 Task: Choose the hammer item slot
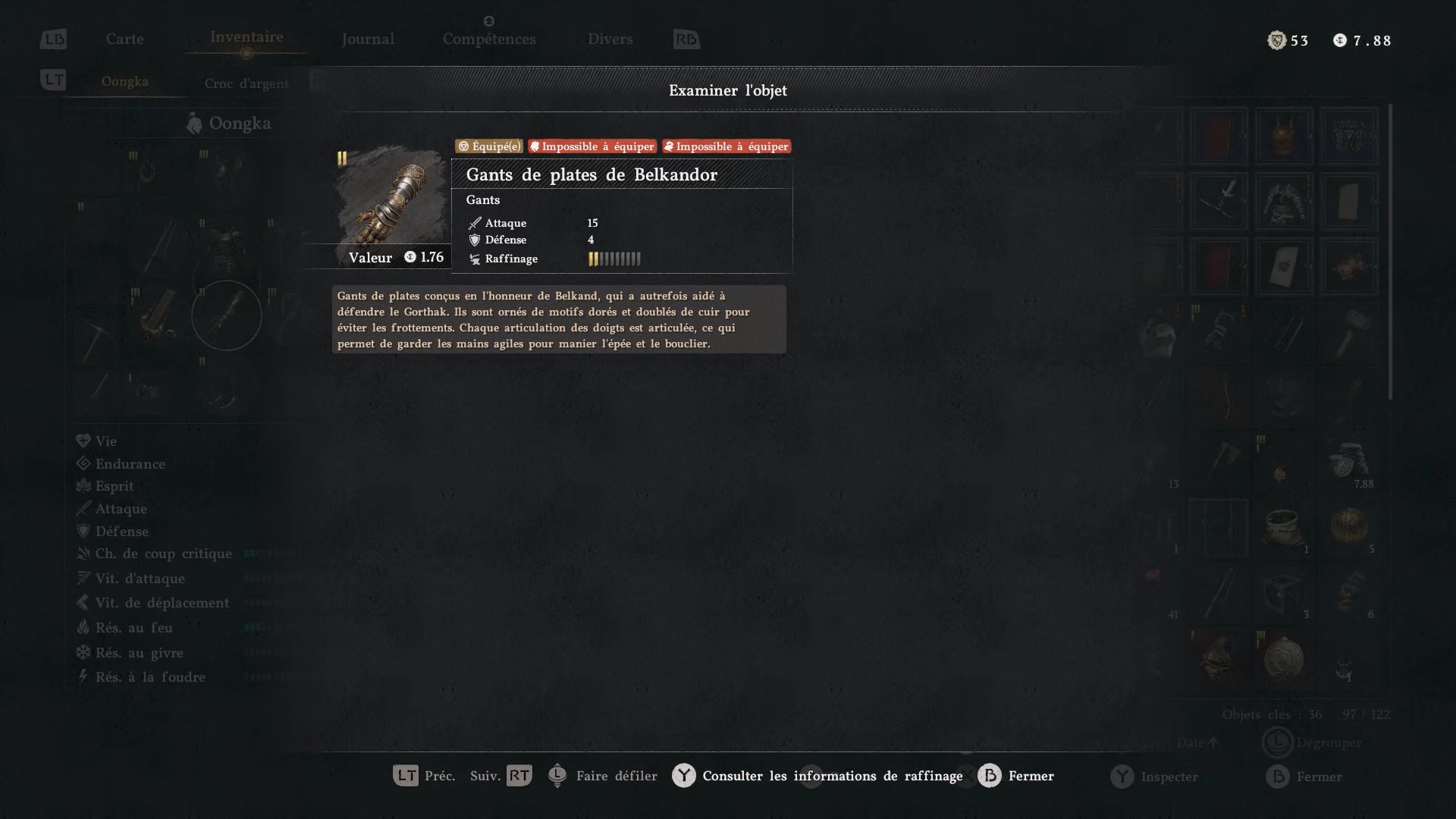pyautogui.click(x=1349, y=332)
